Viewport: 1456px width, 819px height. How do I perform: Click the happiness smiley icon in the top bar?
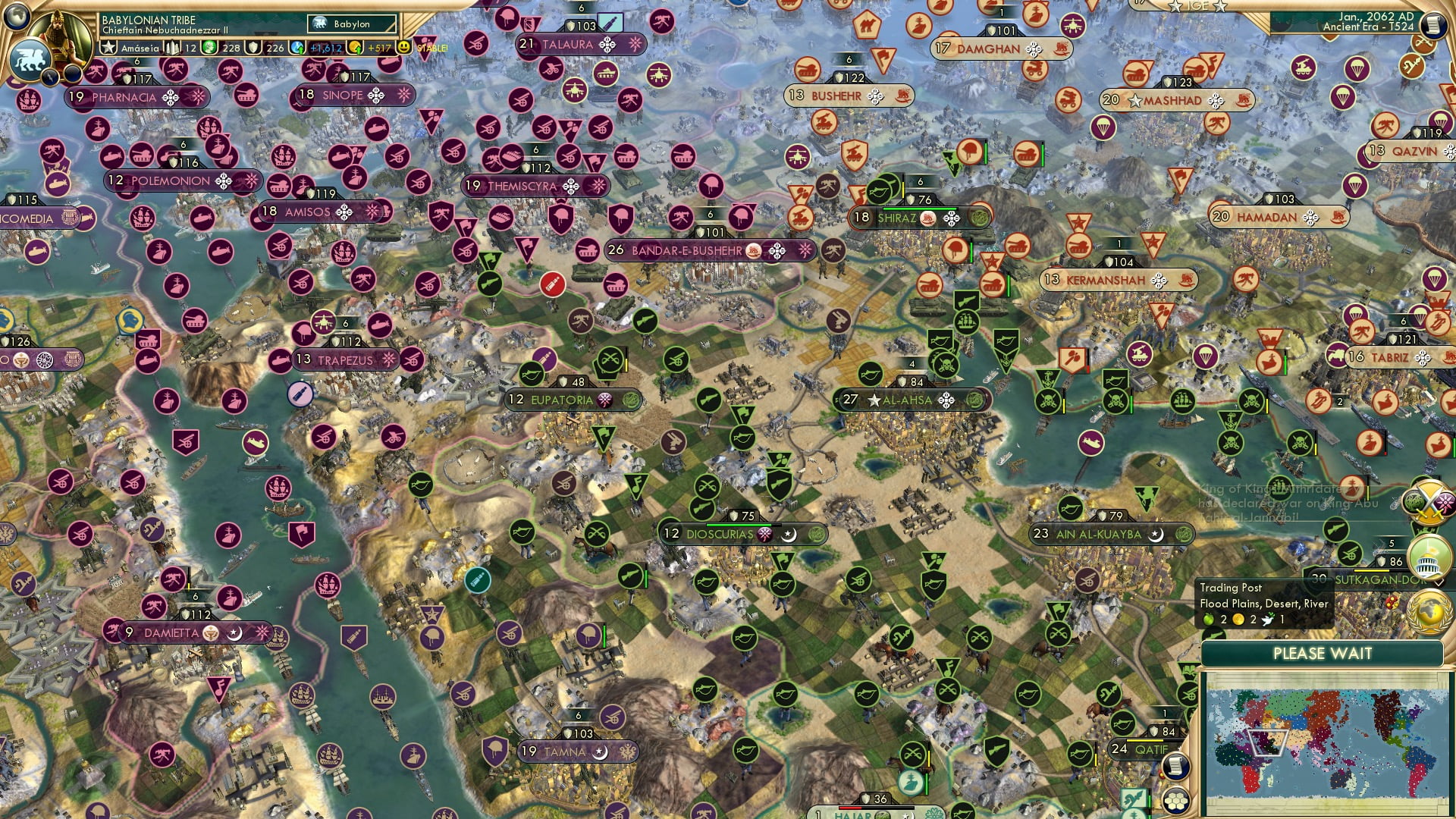(403, 46)
